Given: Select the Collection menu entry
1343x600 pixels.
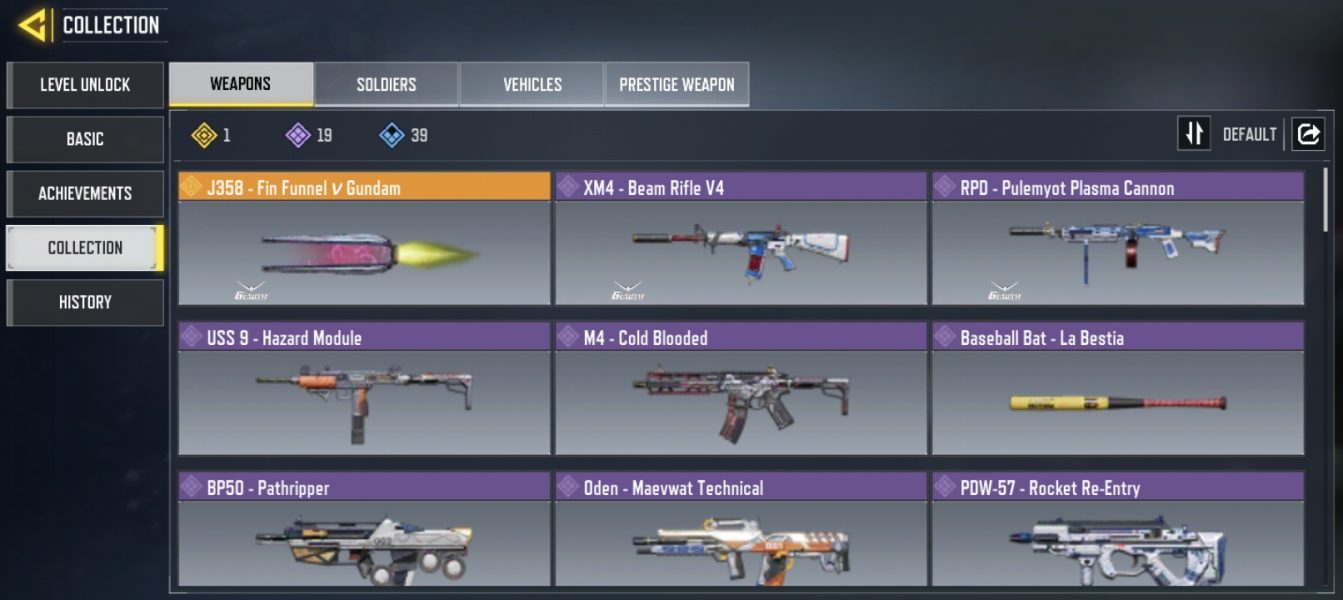Looking at the screenshot, I should 85,247.
